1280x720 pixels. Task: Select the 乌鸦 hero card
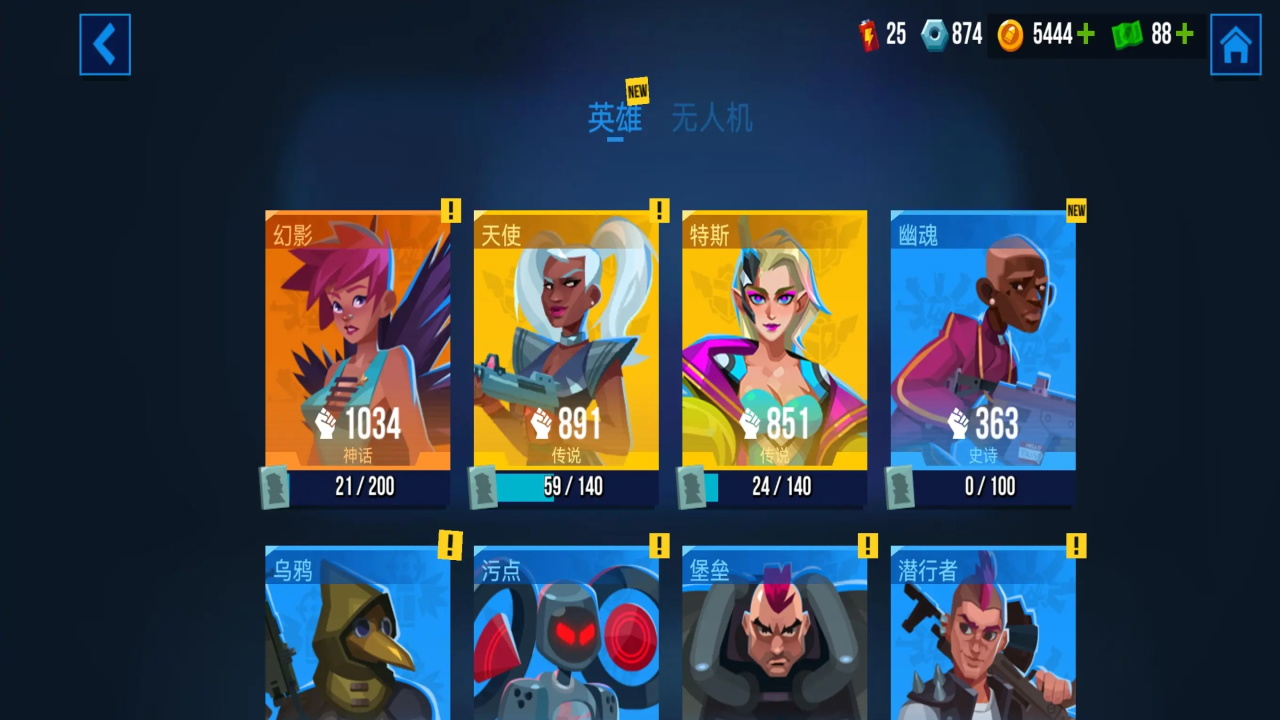click(357, 635)
